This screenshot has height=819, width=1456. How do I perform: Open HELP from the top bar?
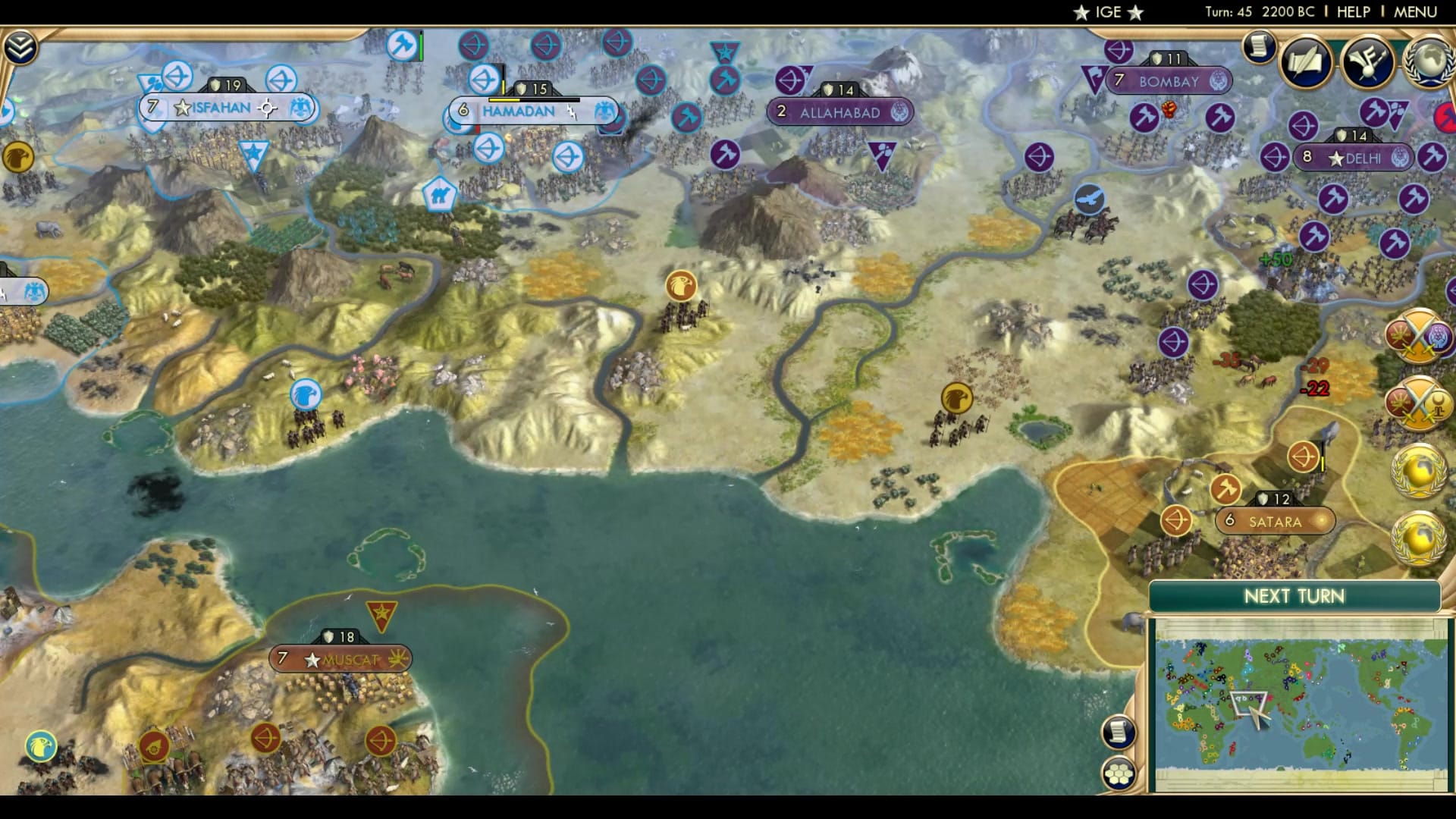click(1354, 11)
